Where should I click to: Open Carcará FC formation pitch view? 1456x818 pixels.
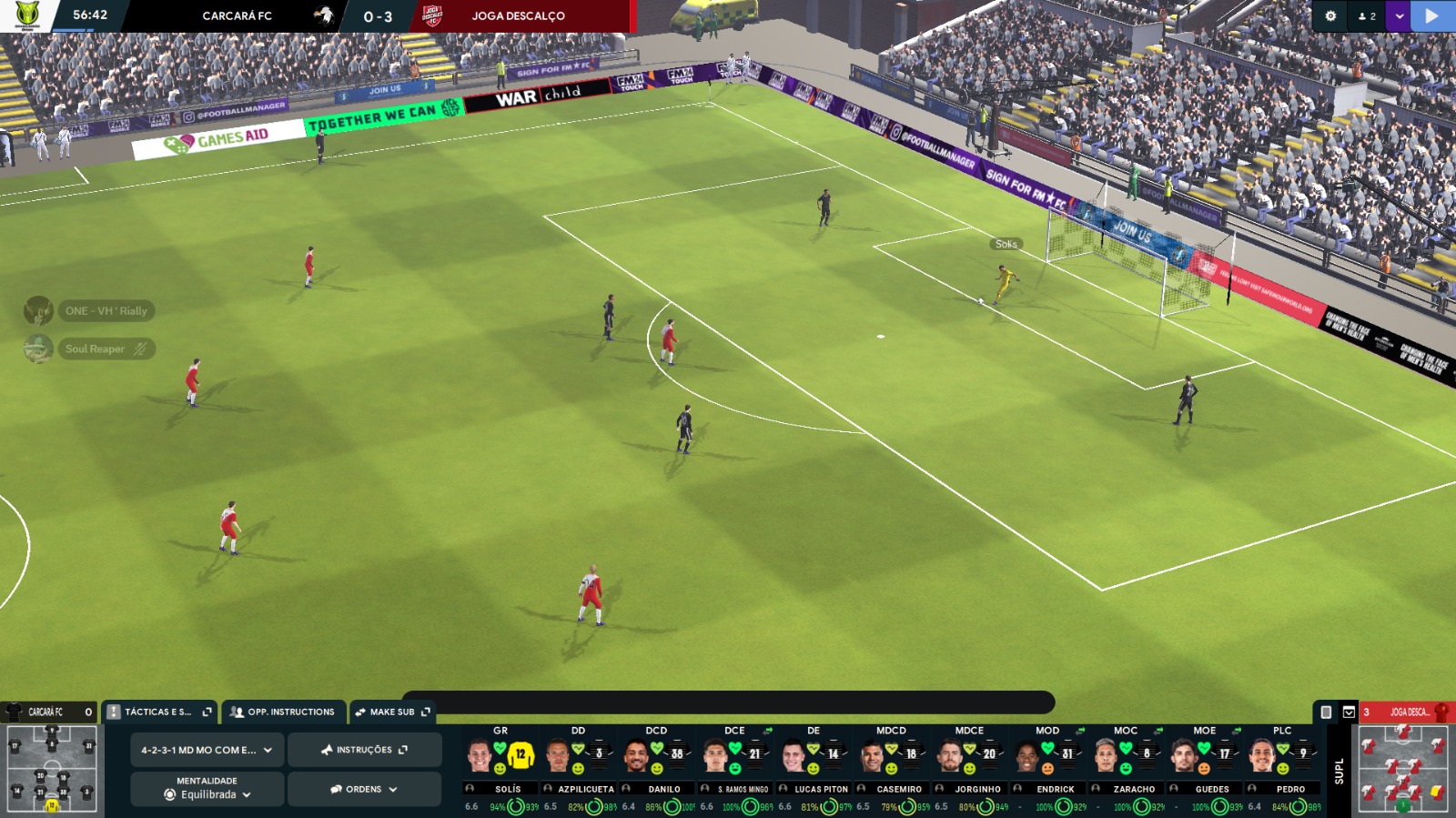(51, 770)
